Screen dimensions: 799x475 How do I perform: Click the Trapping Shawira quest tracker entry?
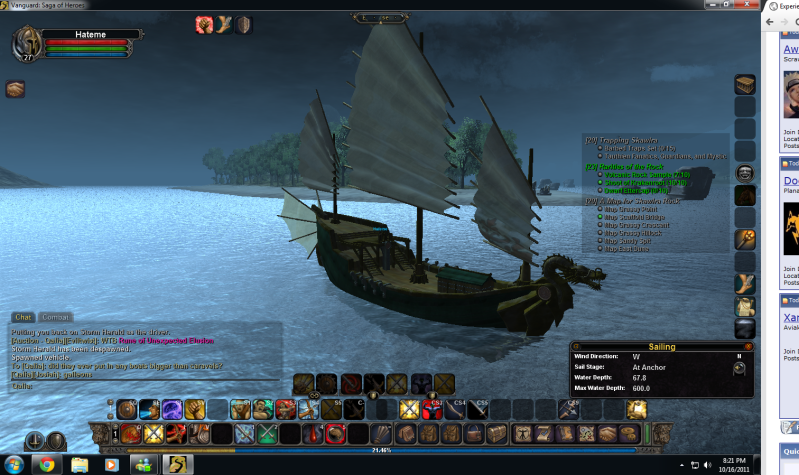point(628,139)
